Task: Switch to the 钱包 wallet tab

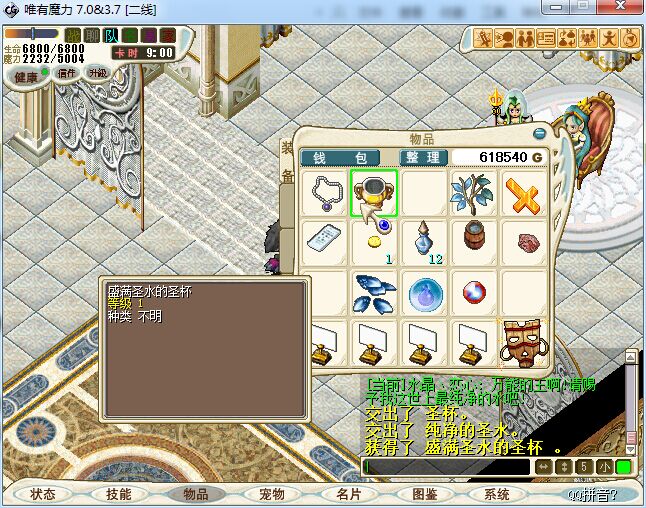Action: tap(340, 158)
